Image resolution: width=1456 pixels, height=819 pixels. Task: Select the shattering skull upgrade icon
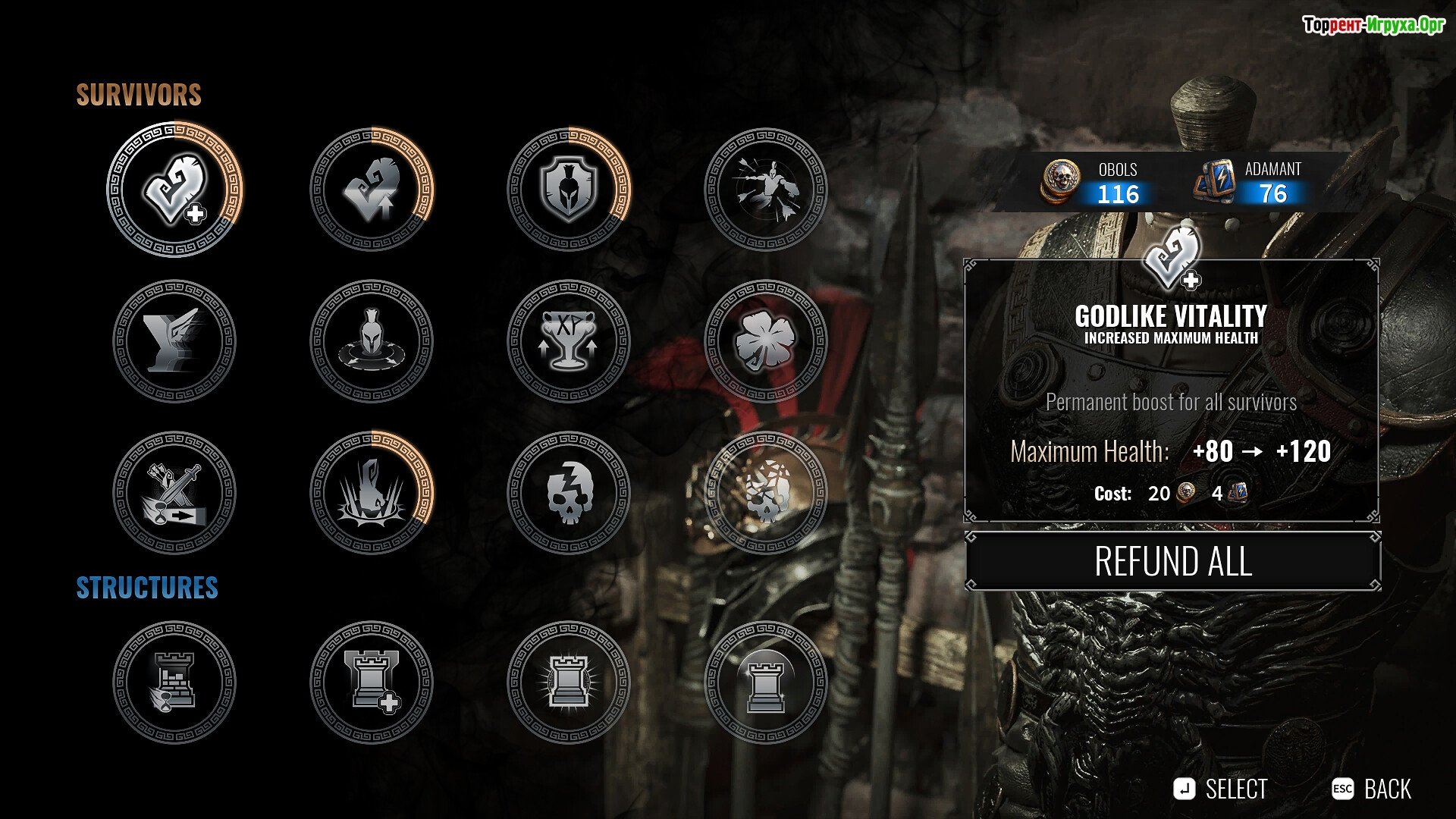766,493
